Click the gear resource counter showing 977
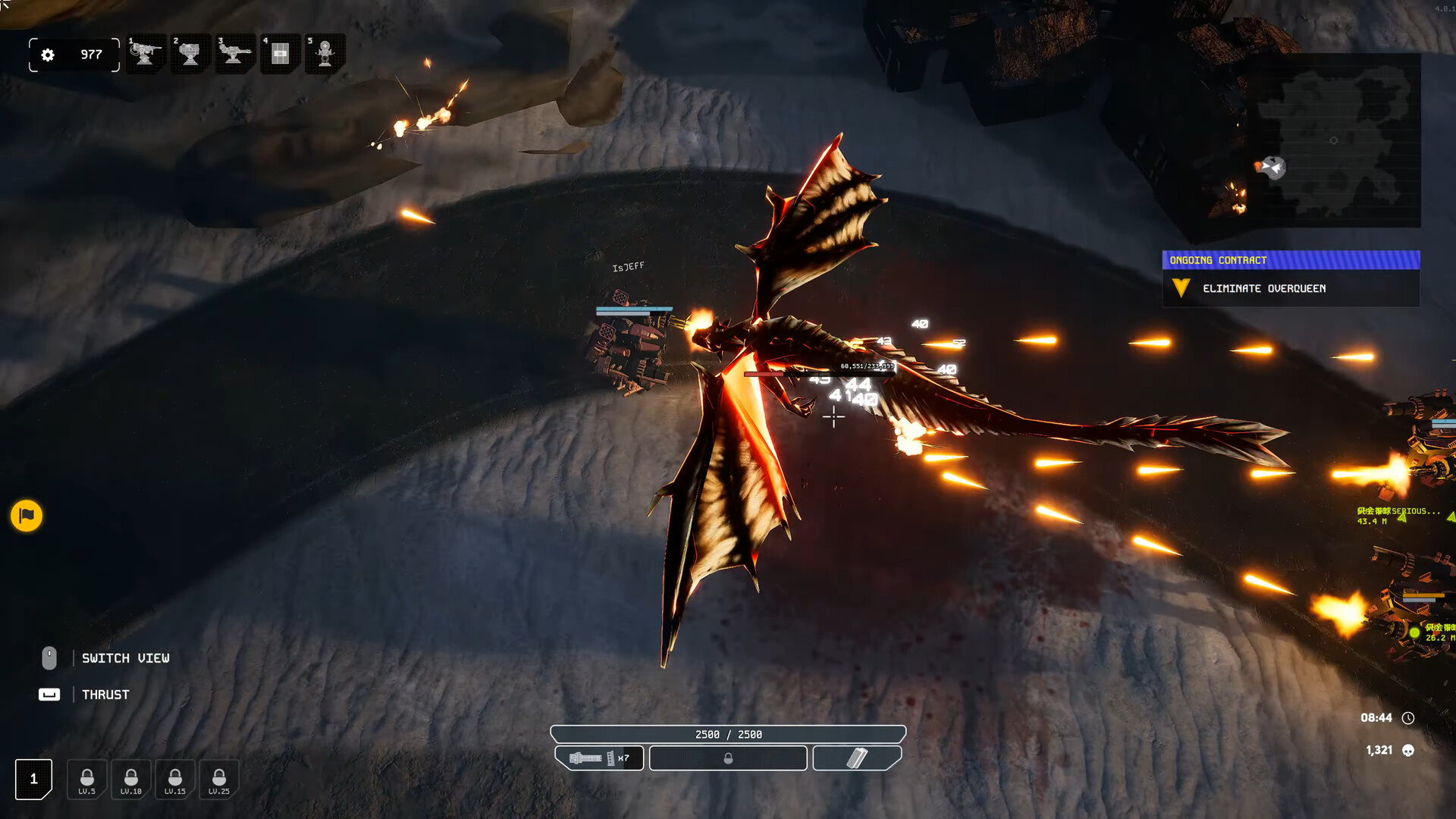This screenshot has width=1456, height=819. click(x=74, y=55)
